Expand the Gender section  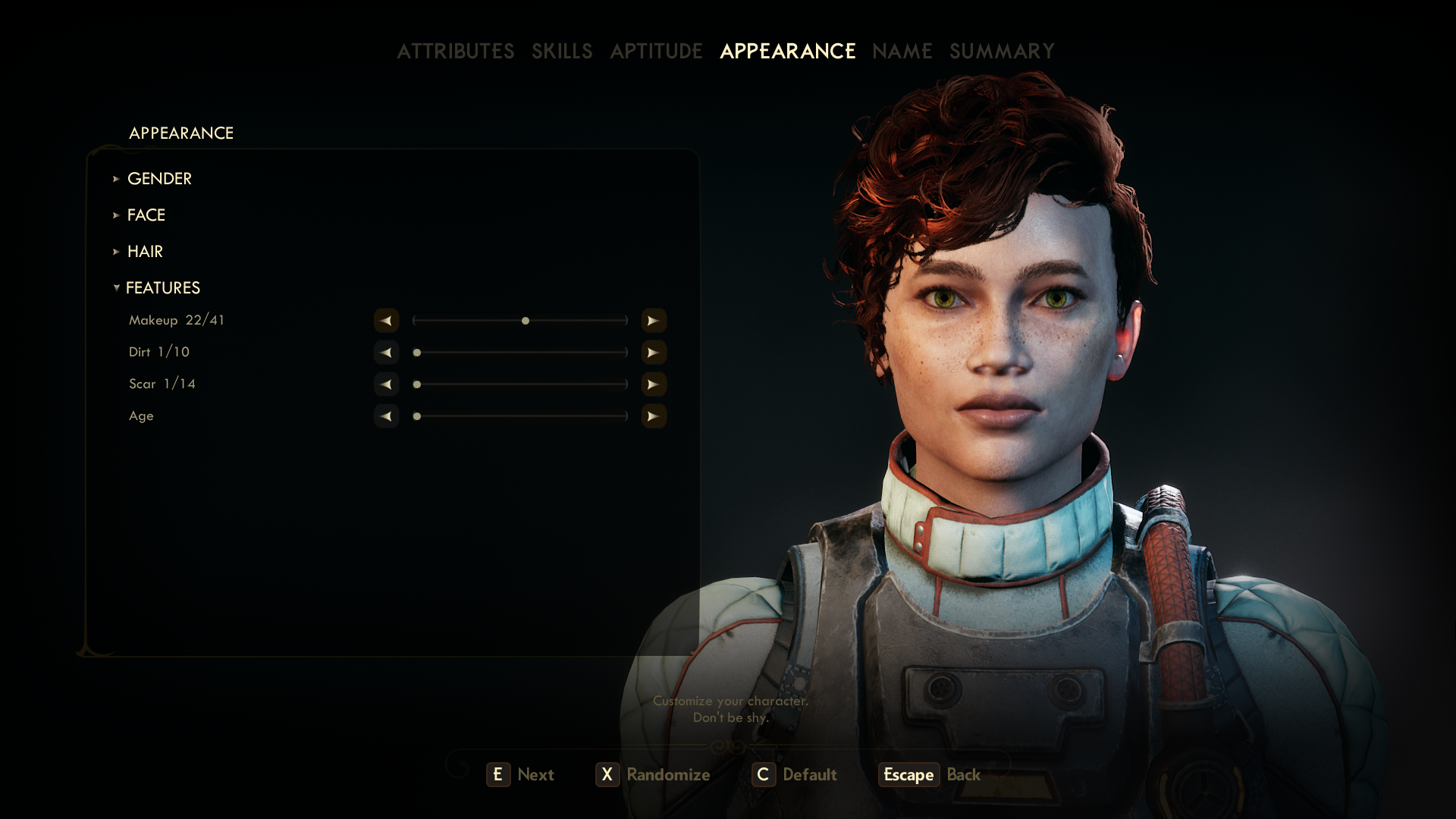pos(159,178)
